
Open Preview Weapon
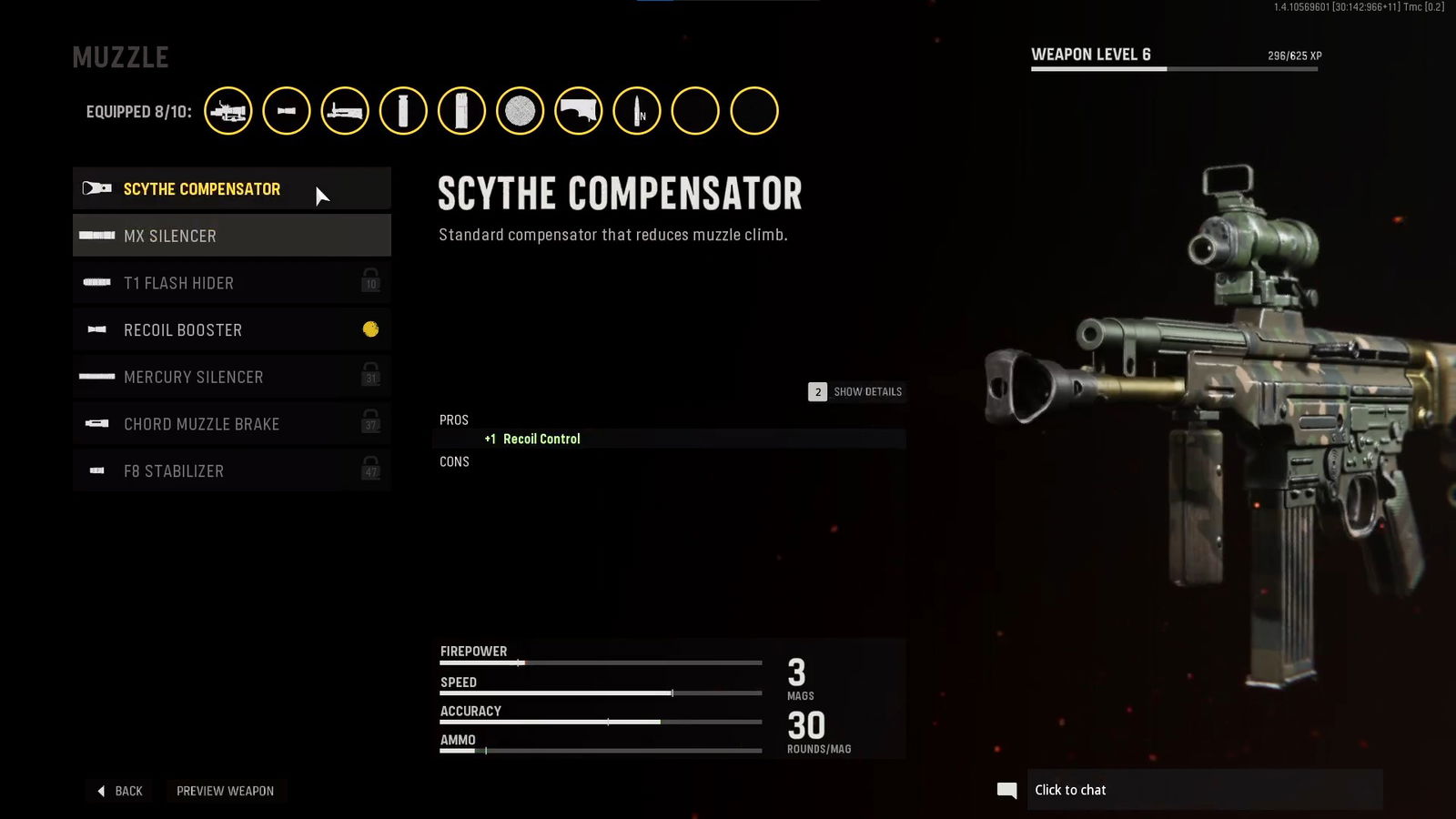[x=225, y=791]
